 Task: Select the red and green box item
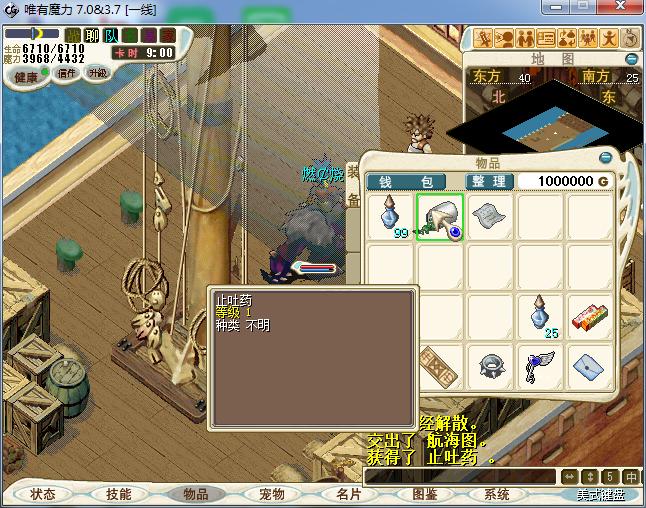tap(589, 318)
